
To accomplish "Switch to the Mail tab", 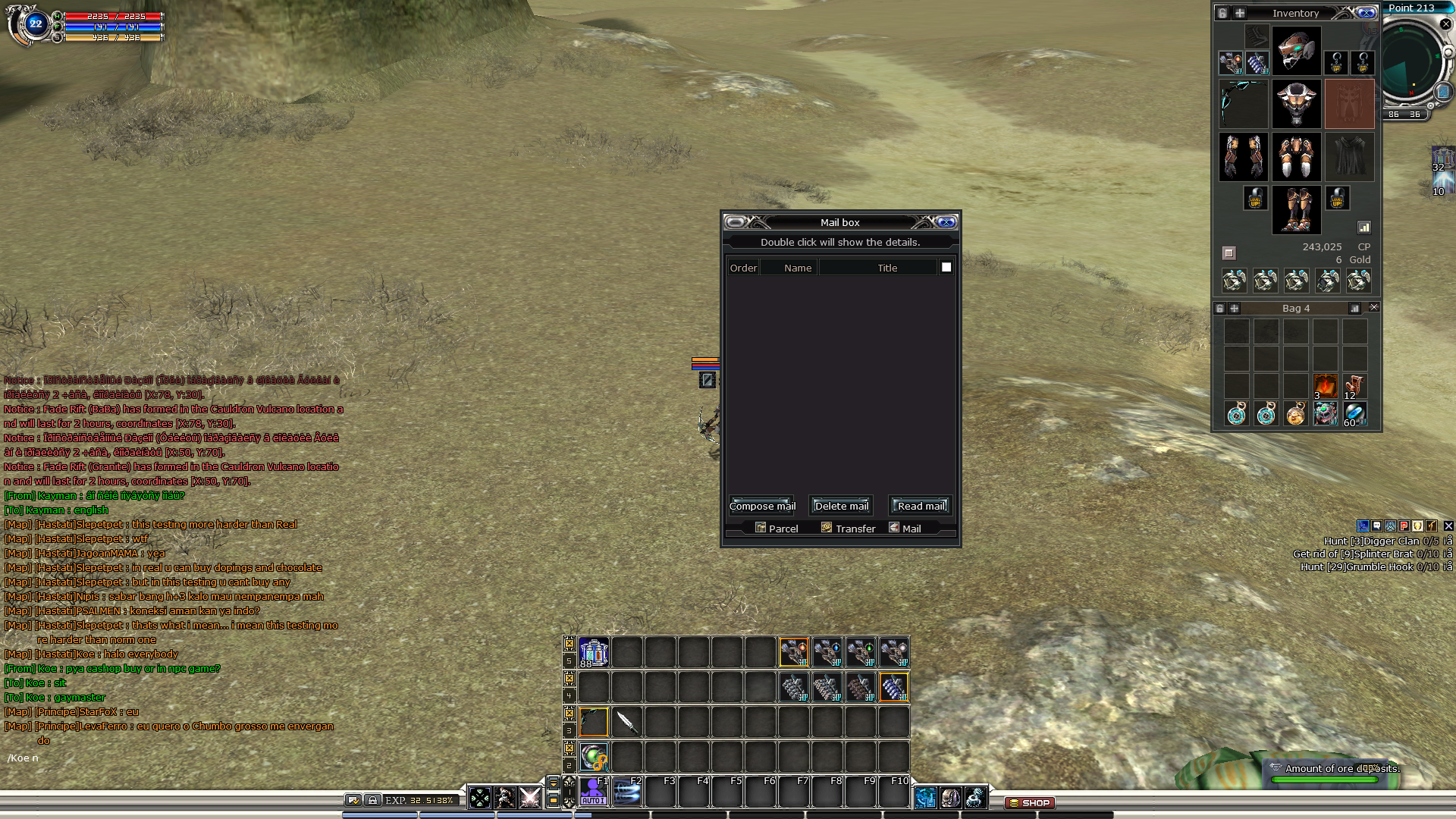I will [905, 529].
